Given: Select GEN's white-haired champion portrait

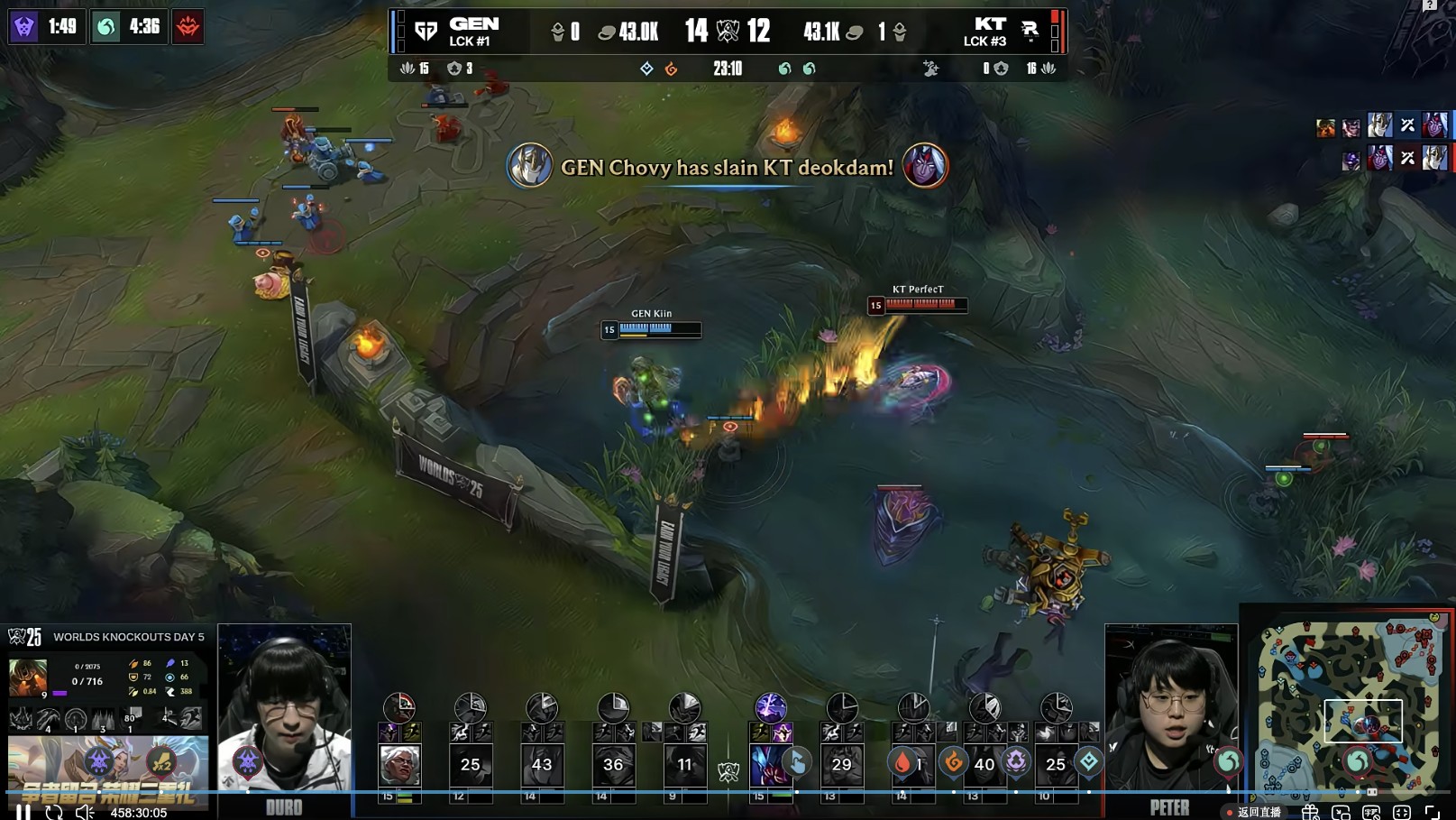Looking at the screenshot, I should (x=398, y=765).
